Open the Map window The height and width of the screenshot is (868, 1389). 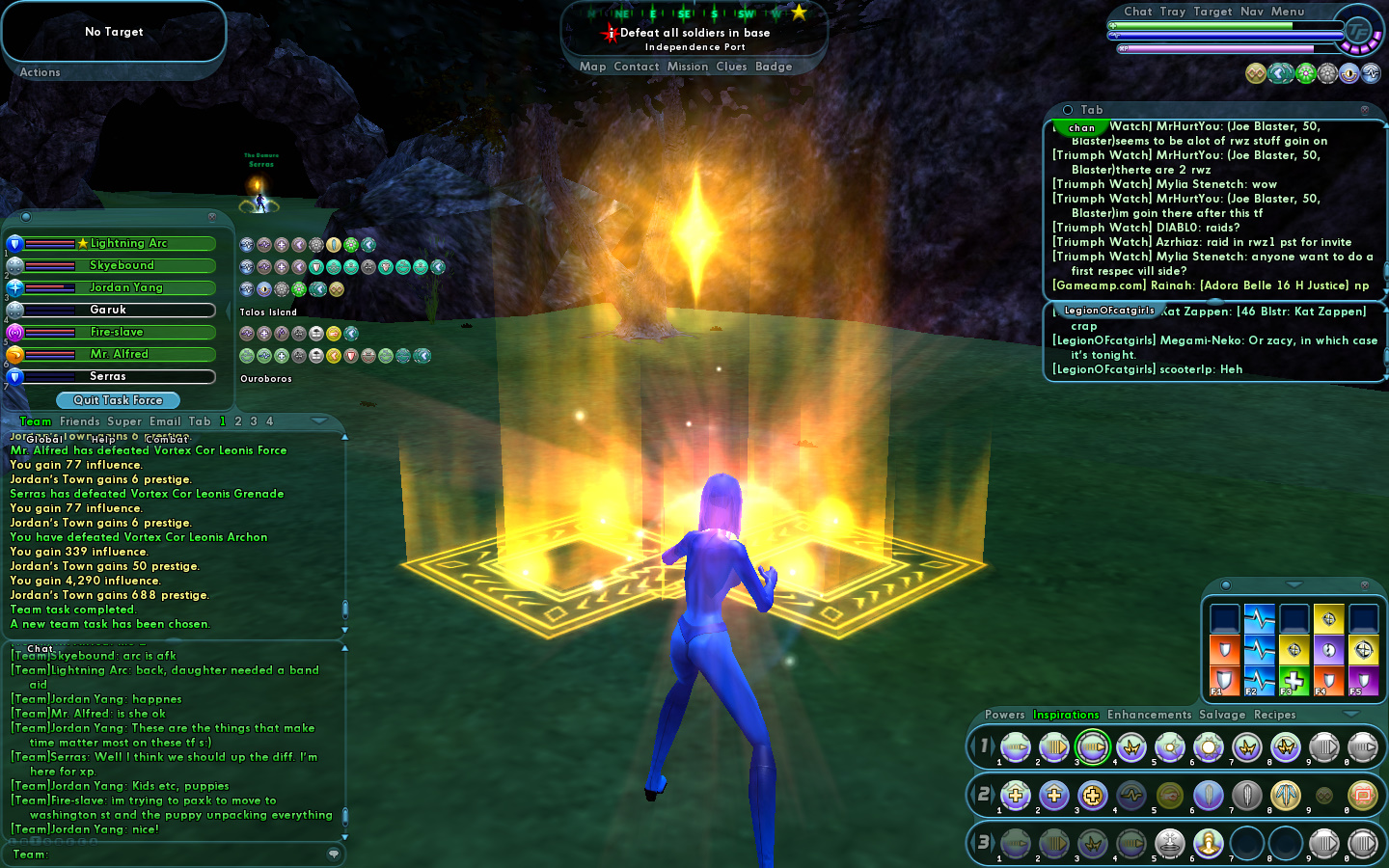(x=592, y=67)
